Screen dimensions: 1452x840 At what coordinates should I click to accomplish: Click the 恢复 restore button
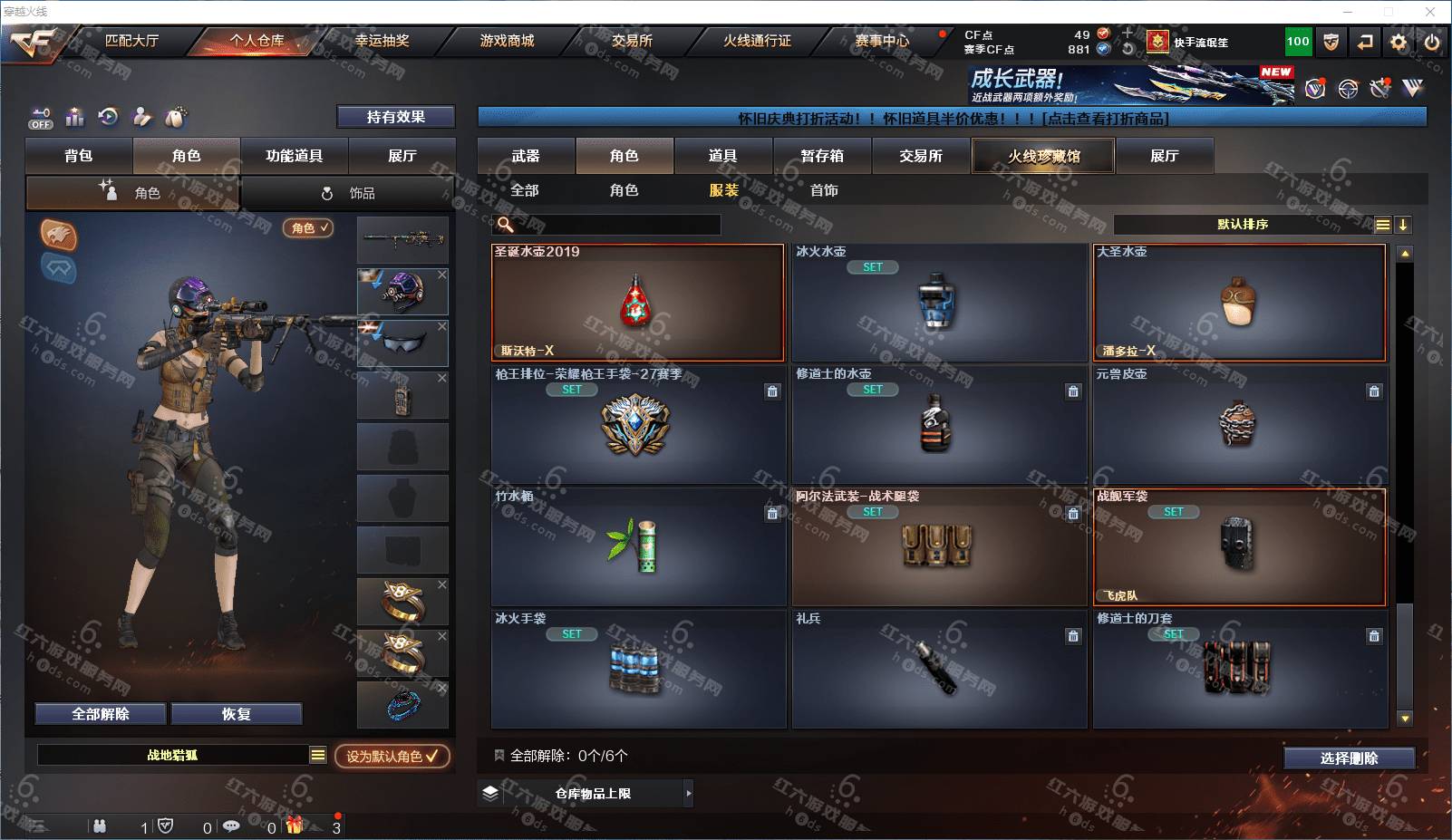[x=236, y=714]
